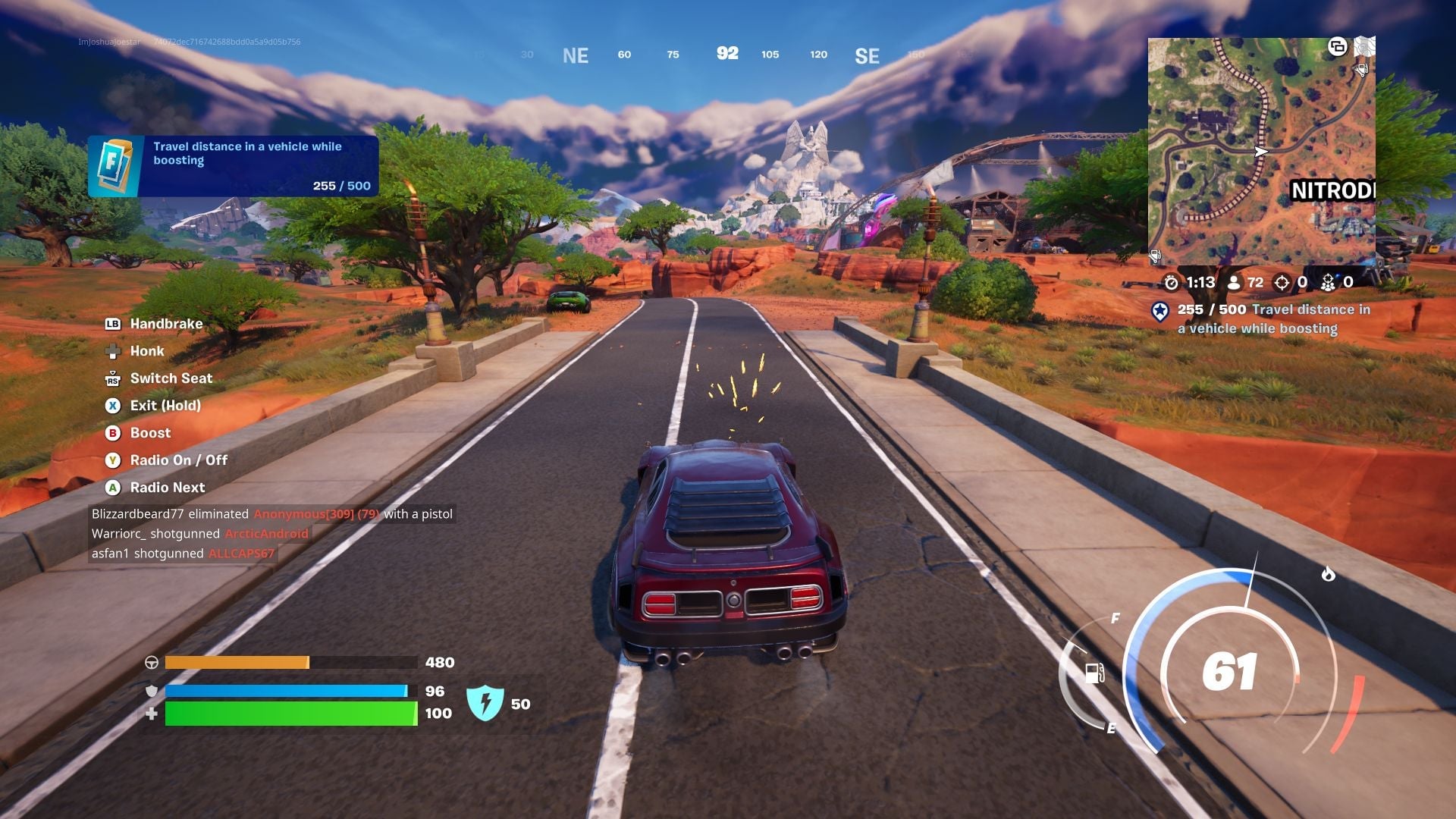Click the quest scroll icon on the boosting challenge banner

(114, 165)
